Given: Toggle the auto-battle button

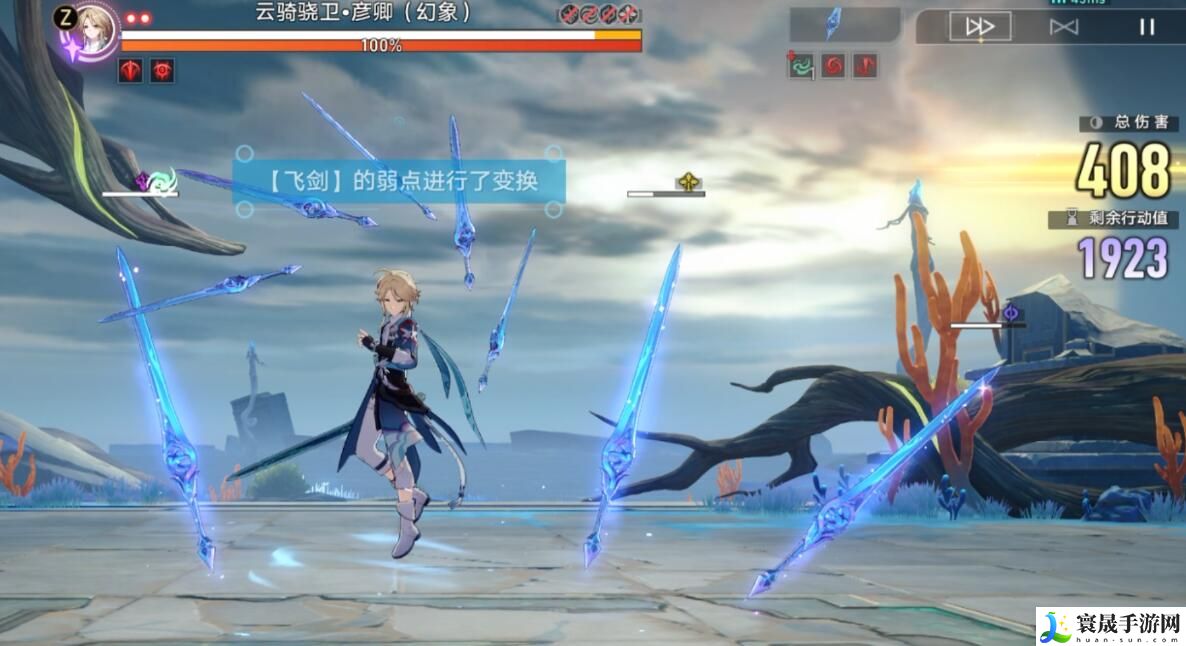Looking at the screenshot, I should (1063, 27).
